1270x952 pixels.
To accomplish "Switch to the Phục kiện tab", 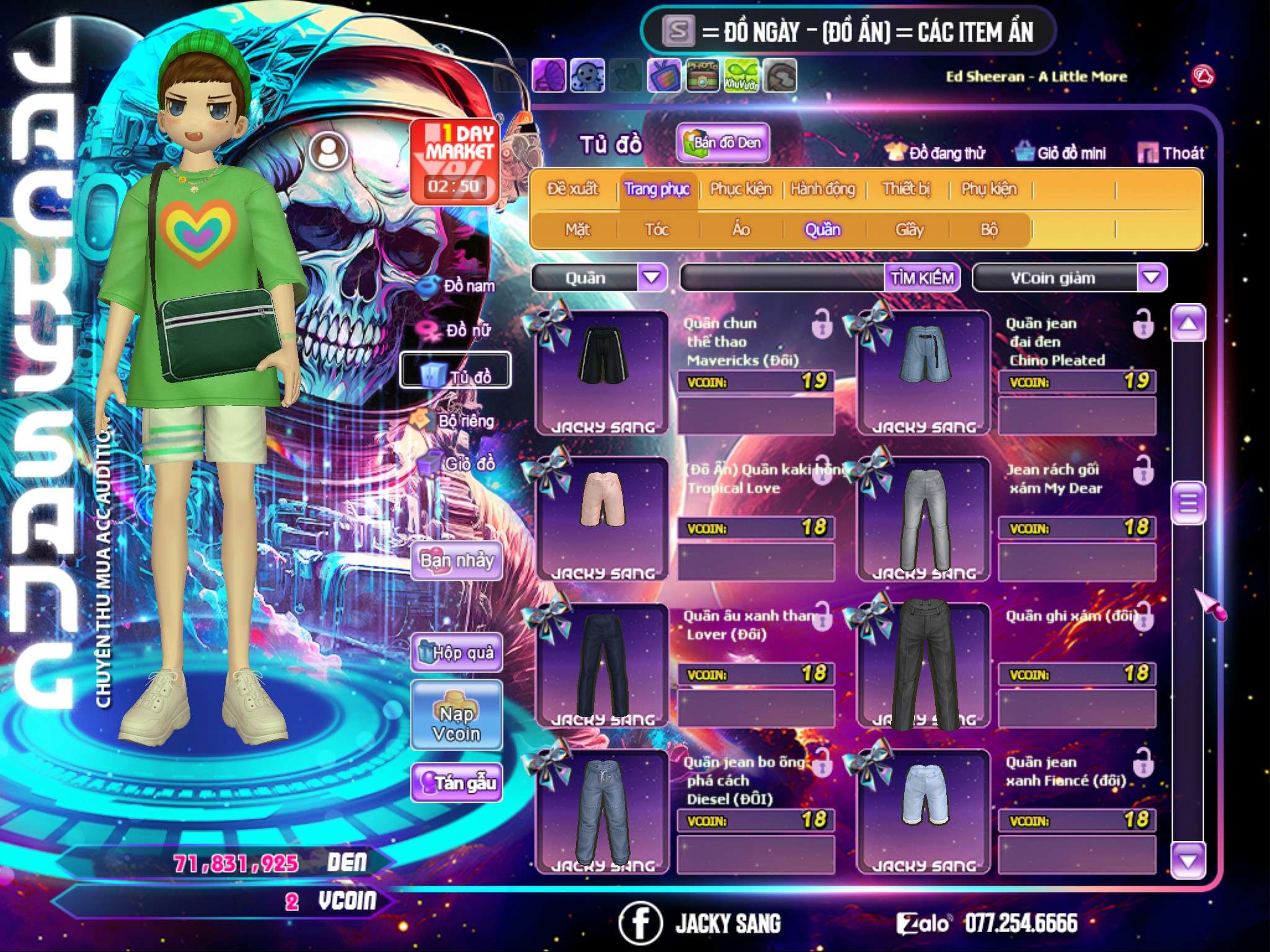I will [x=740, y=189].
